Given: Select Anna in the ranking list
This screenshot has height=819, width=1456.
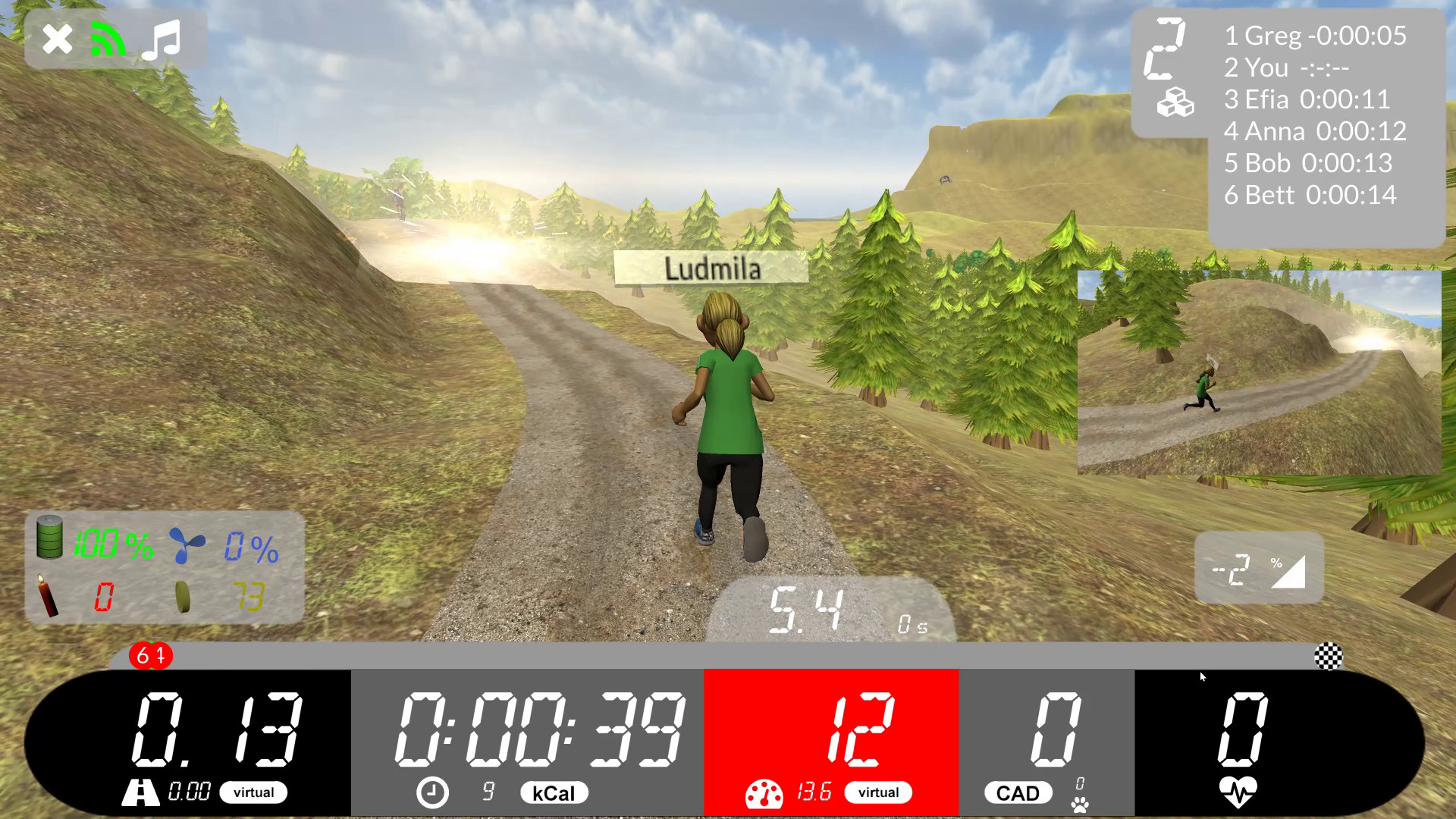Looking at the screenshot, I should tap(1315, 131).
